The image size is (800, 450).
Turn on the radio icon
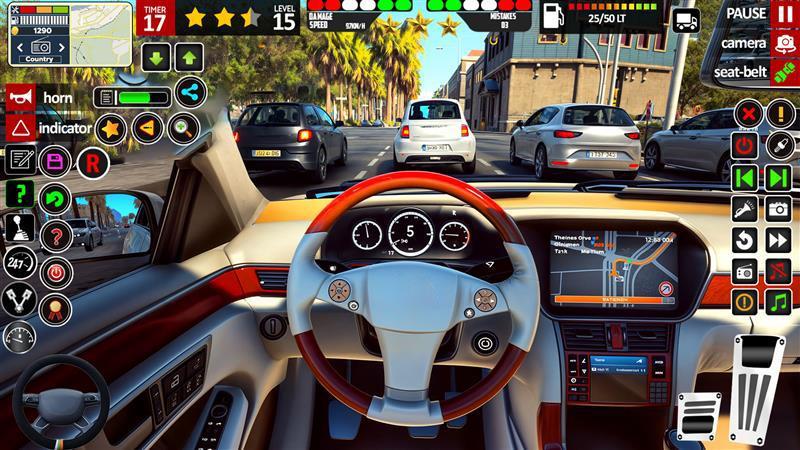pos(745,271)
